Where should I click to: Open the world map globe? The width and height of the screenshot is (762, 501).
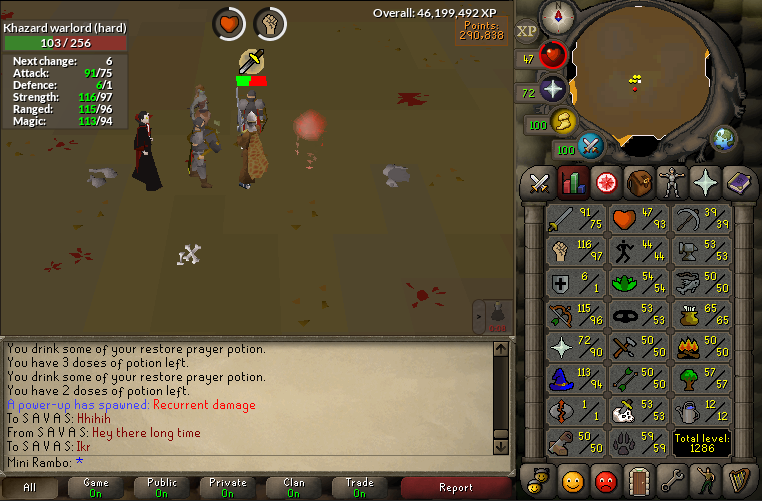(x=723, y=139)
